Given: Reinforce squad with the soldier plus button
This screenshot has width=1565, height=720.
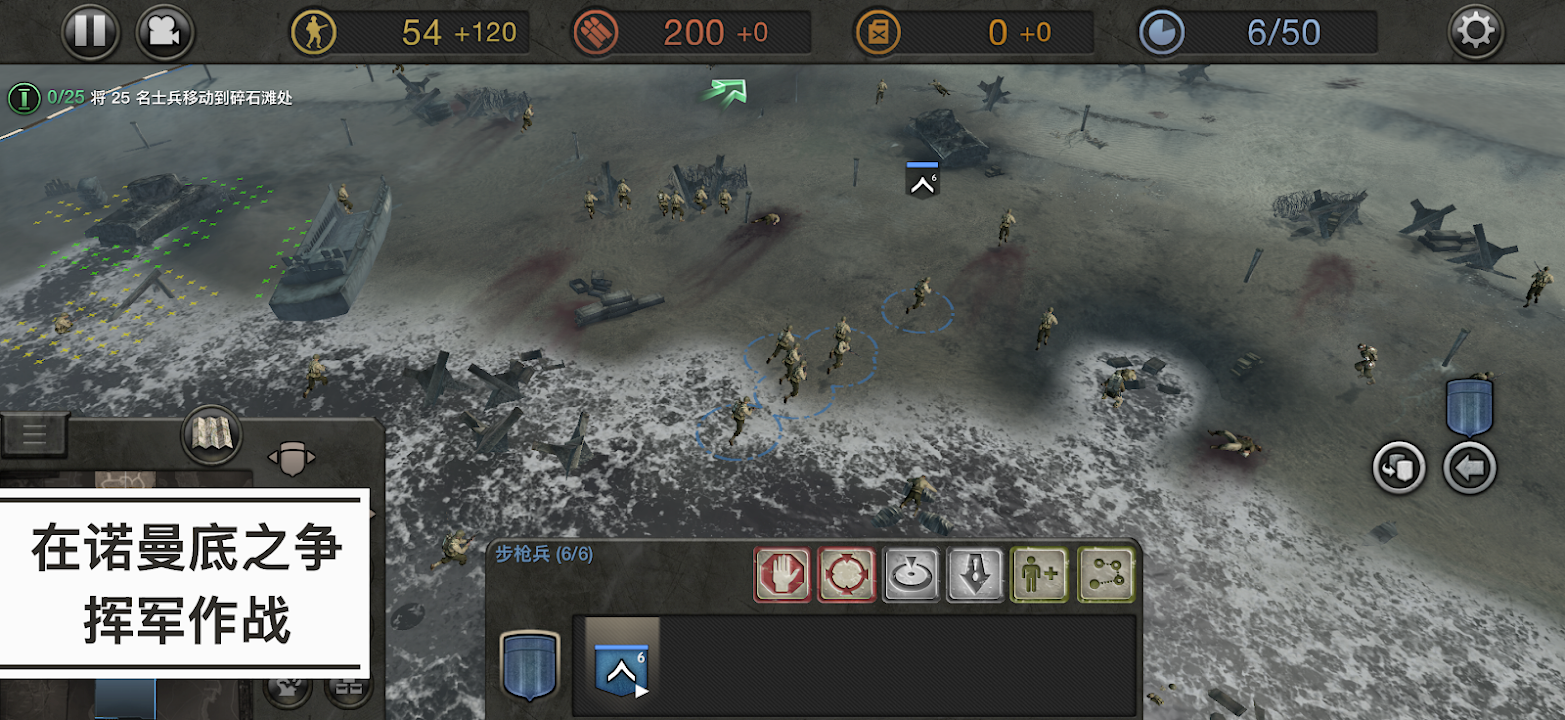Looking at the screenshot, I should [x=1040, y=574].
